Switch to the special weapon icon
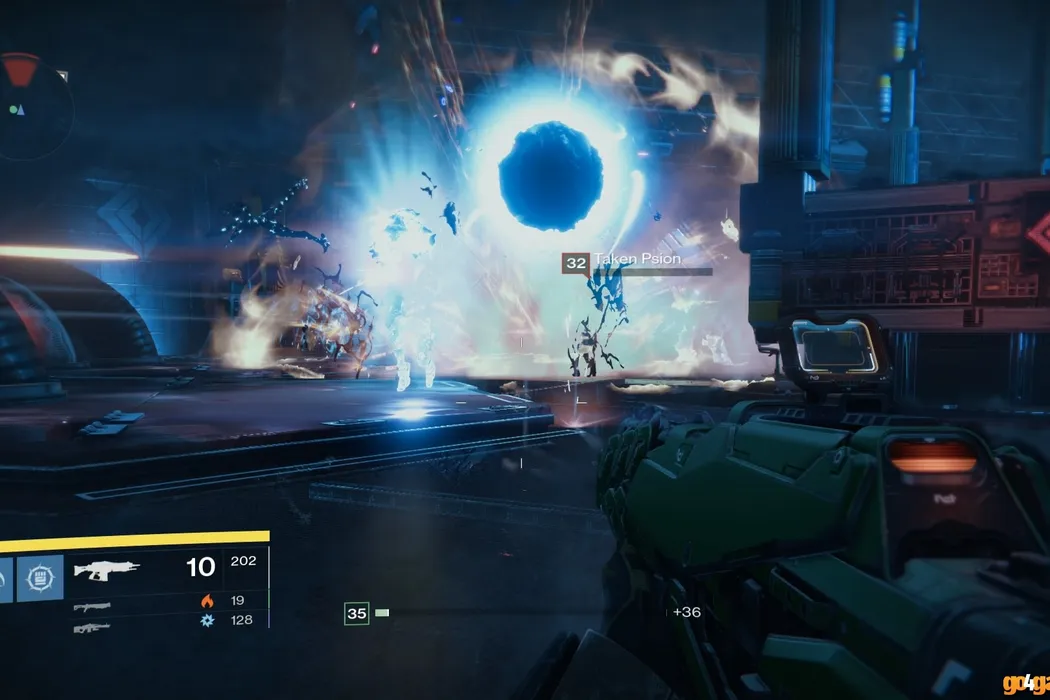Image resolution: width=1050 pixels, height=700 pixels. [92, 606]
